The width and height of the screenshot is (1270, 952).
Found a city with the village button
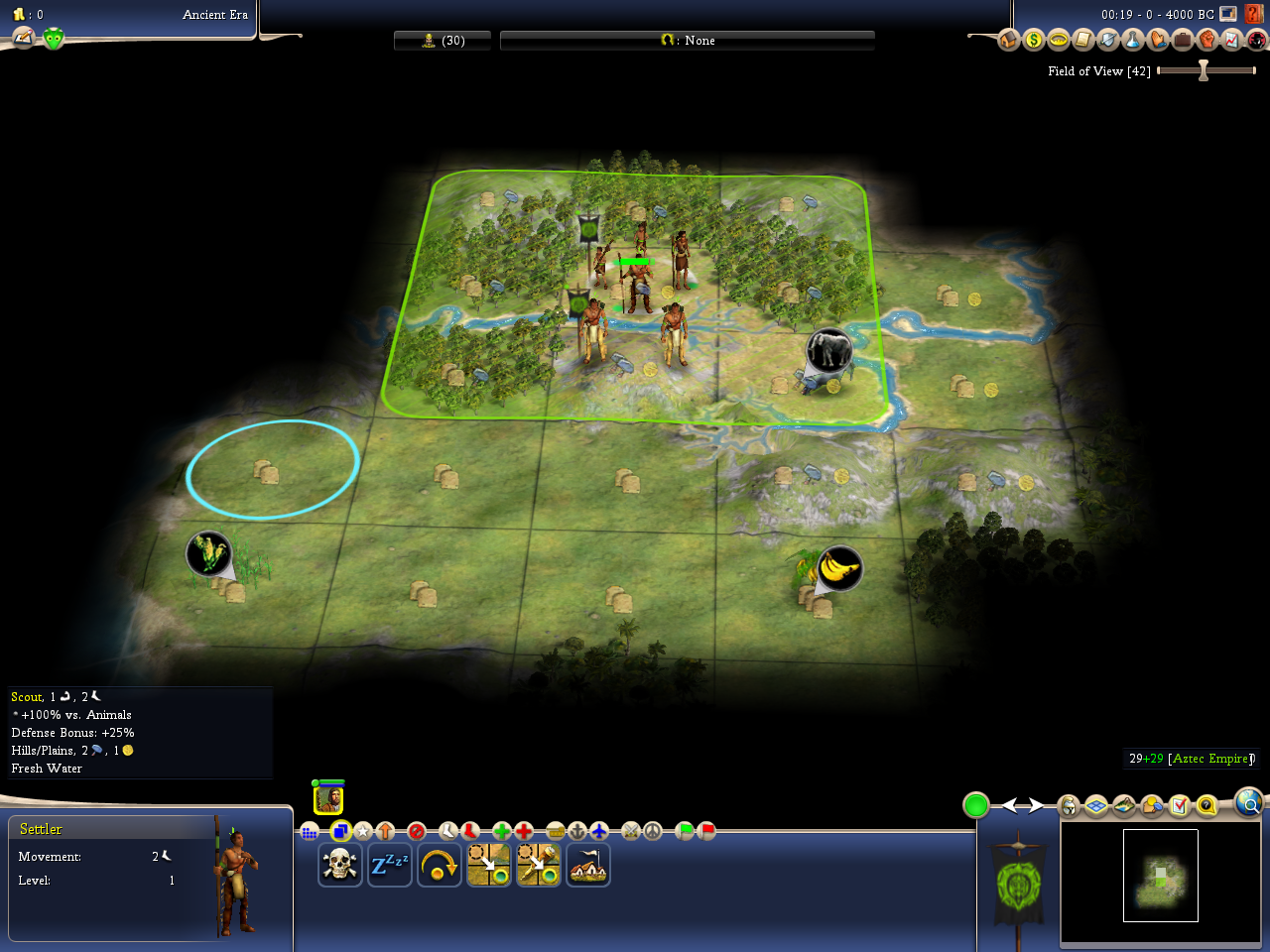tap(588, 865)
